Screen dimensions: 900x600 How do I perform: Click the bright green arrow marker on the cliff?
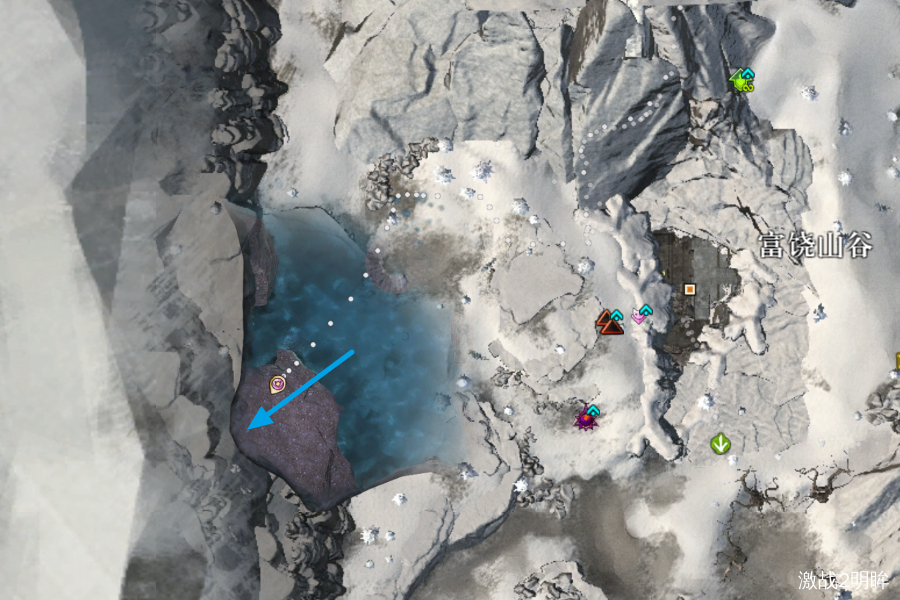[742, 79]
